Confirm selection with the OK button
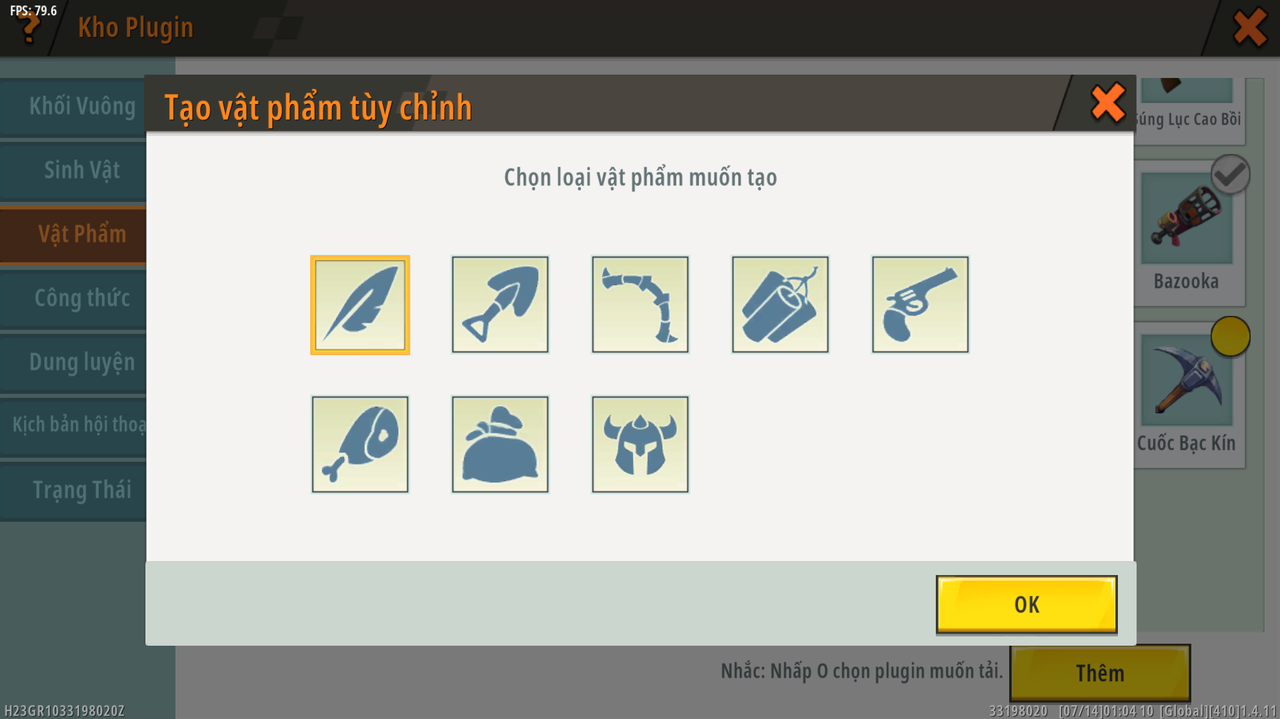1280x719 pixels. tap(1026, 604)
